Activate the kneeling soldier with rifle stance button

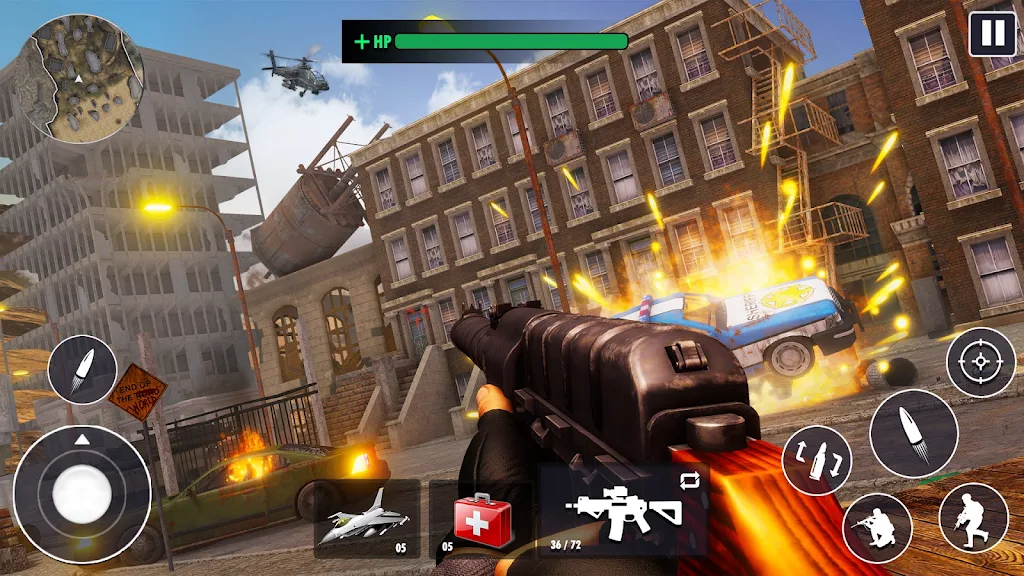(x=877, y=527)
